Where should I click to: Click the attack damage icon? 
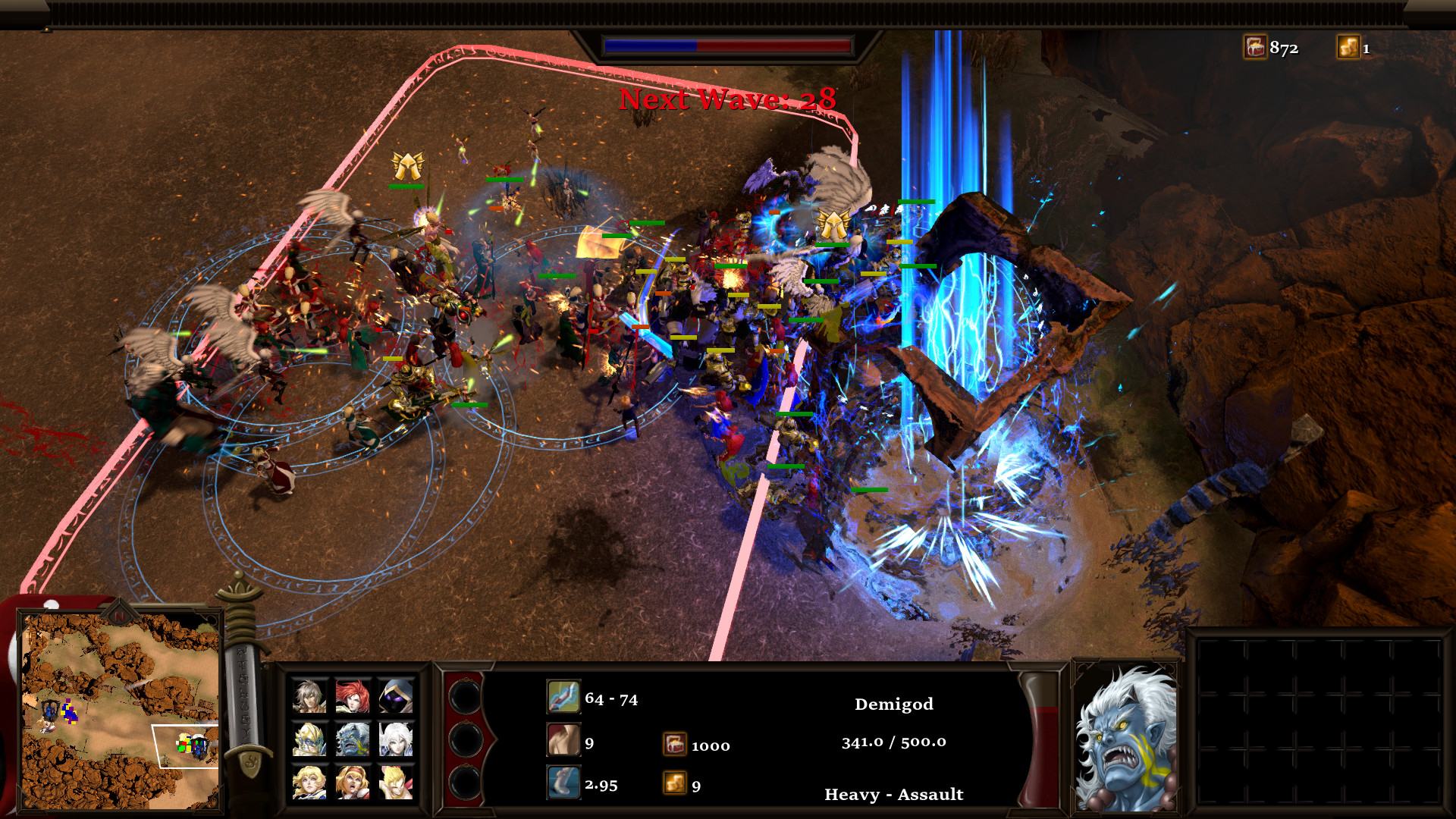pos(563,697)
